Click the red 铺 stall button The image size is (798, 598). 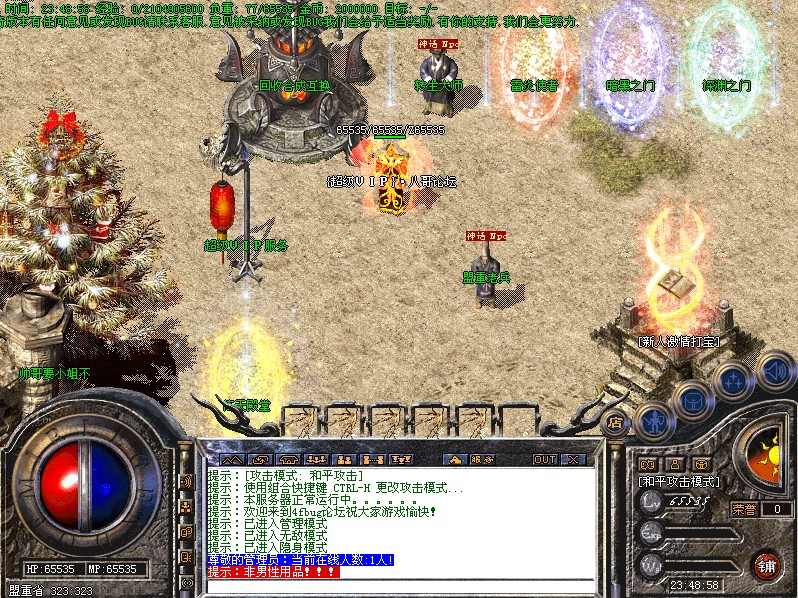pos(766,564)
